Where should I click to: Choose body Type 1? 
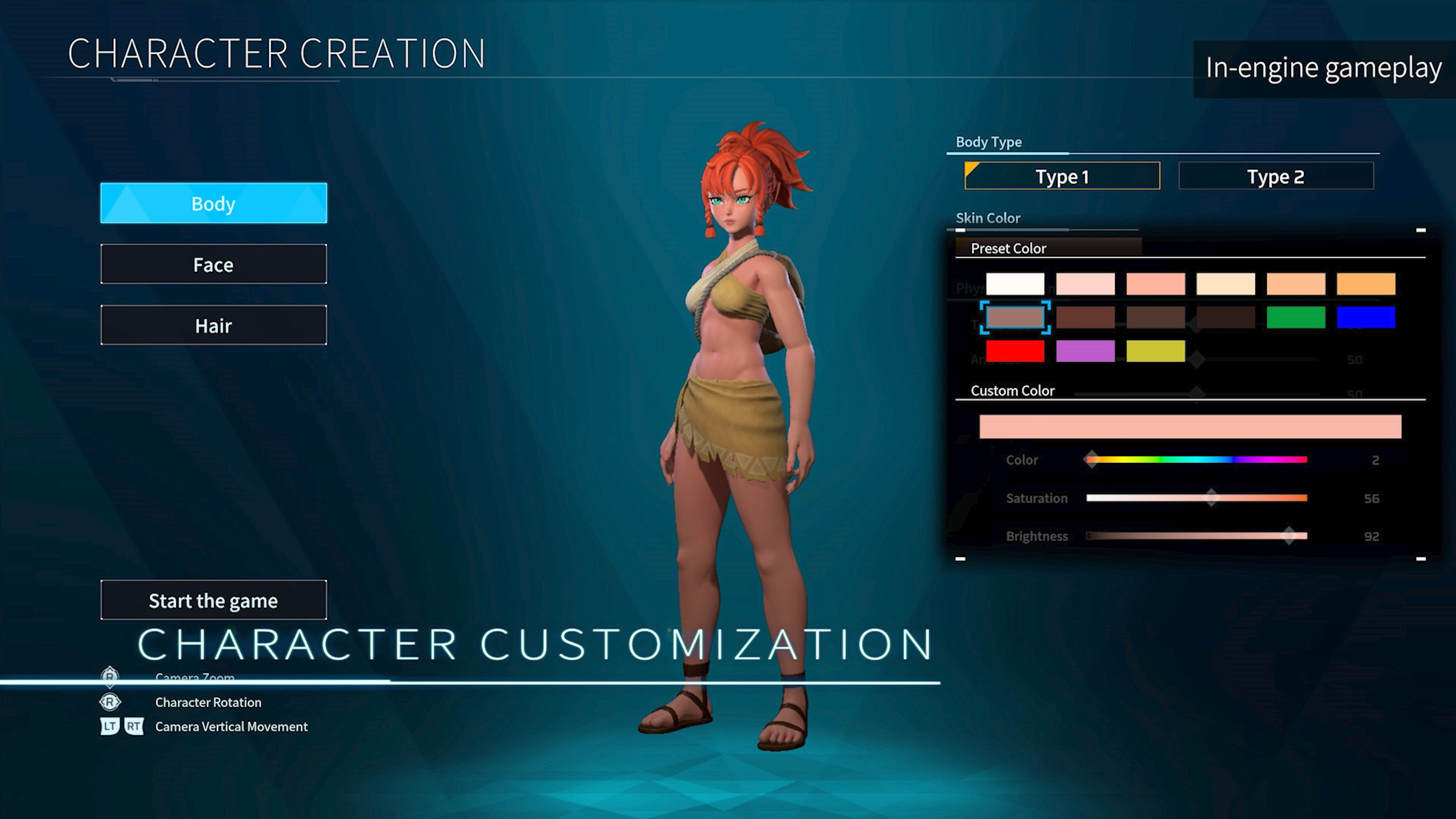point(1062,176)
